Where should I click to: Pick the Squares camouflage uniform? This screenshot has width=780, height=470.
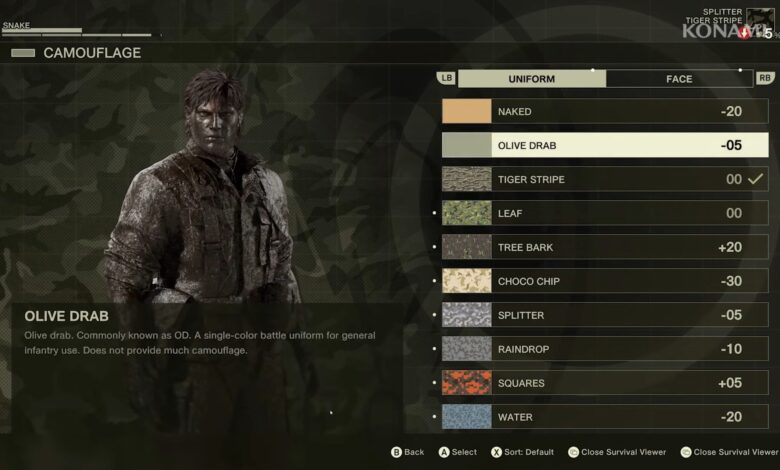pyautogui.click(x=605, y=384)
